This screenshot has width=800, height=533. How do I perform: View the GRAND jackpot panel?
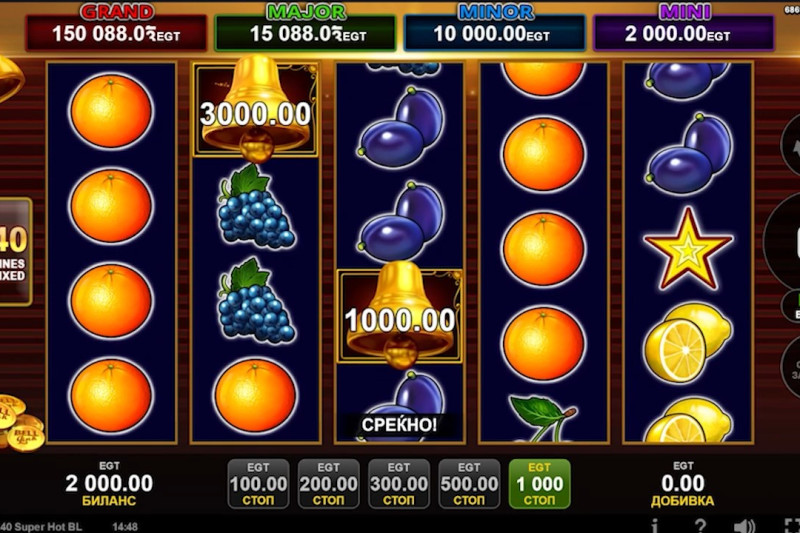(x=116, y=28)
